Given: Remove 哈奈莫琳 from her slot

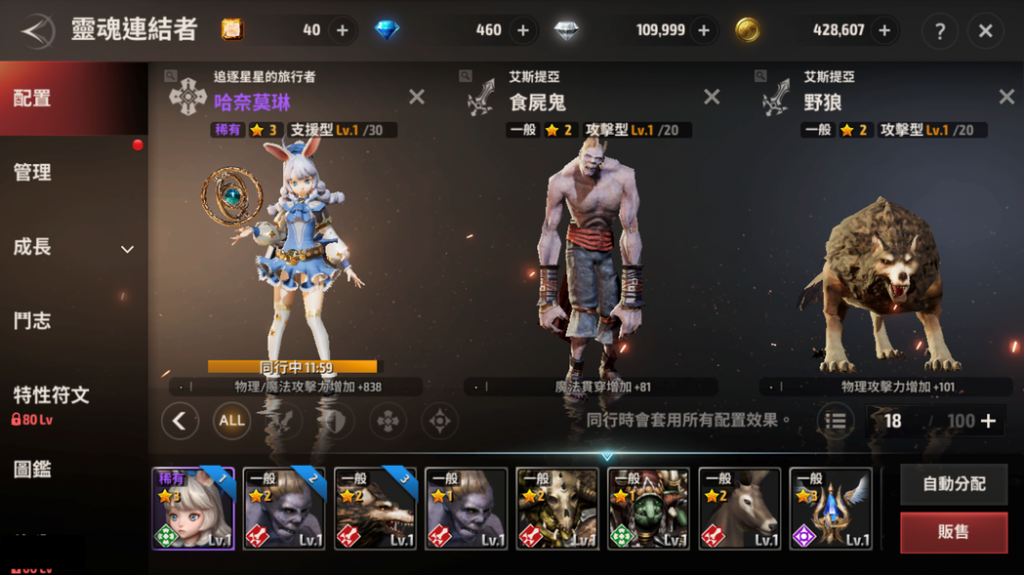Looking at the screenshot, I should pyautogui.click(x=416, y=97).
